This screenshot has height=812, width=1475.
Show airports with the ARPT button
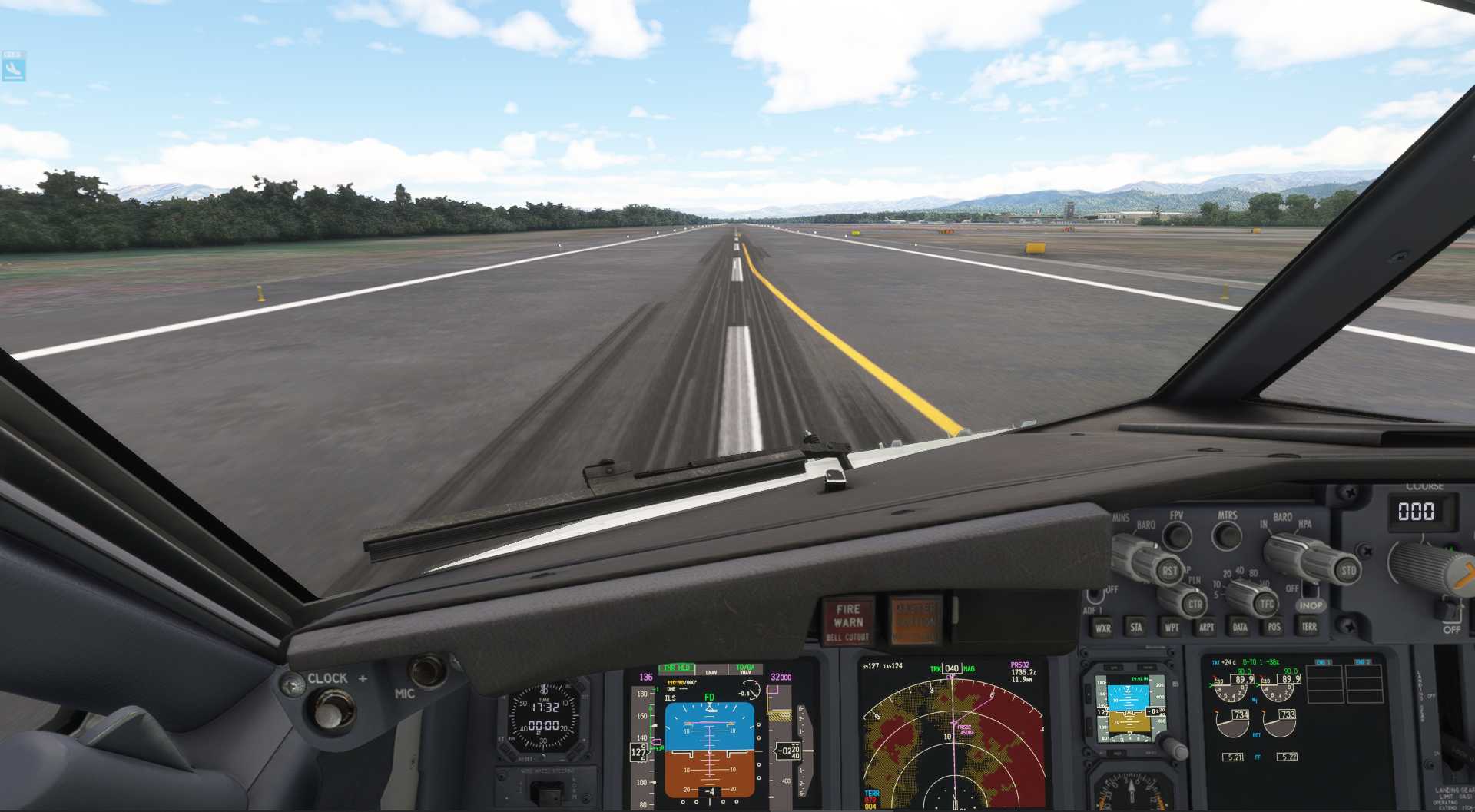point(1207,628)
